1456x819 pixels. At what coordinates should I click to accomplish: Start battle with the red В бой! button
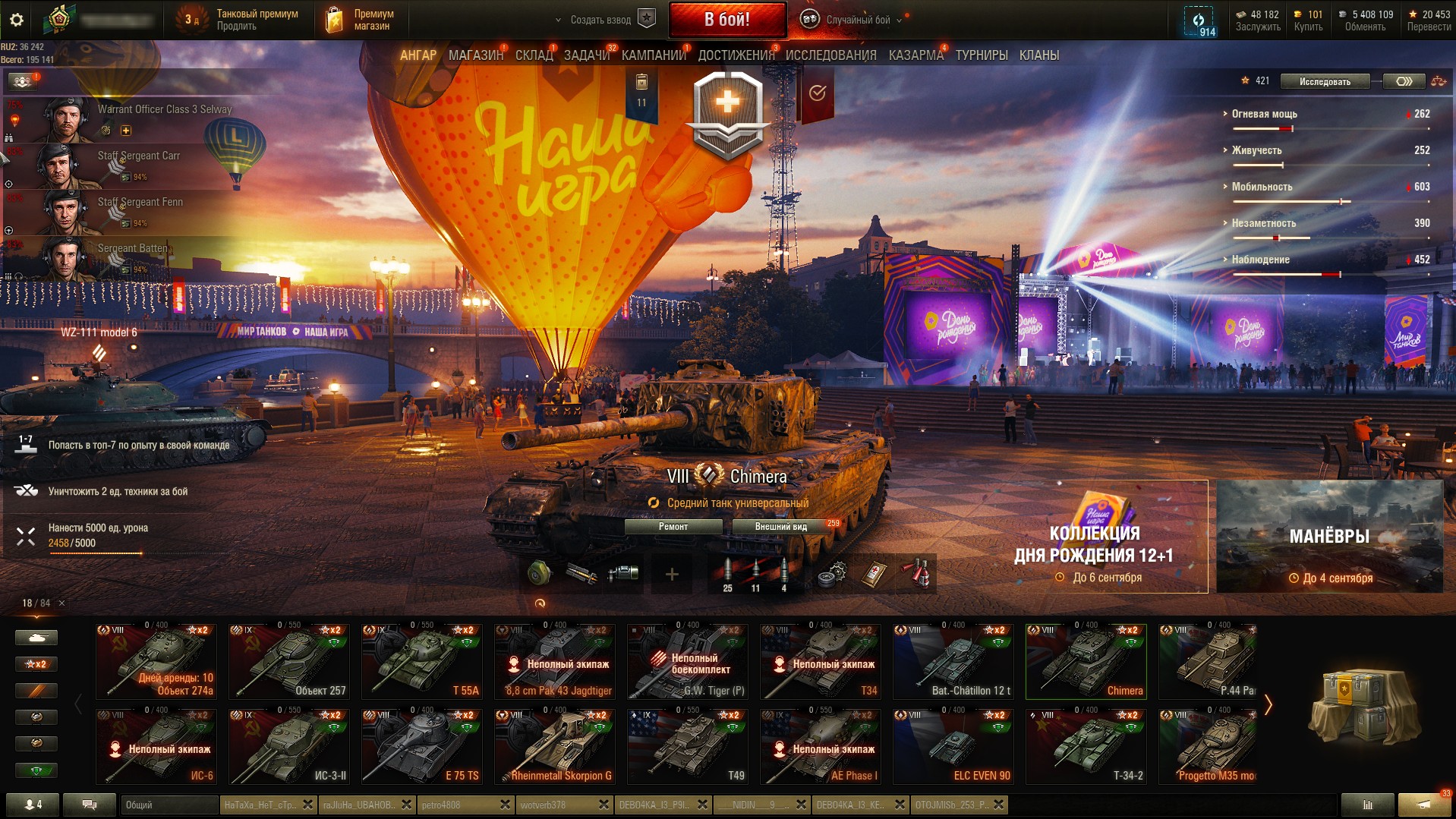click(x=726, y=20)
